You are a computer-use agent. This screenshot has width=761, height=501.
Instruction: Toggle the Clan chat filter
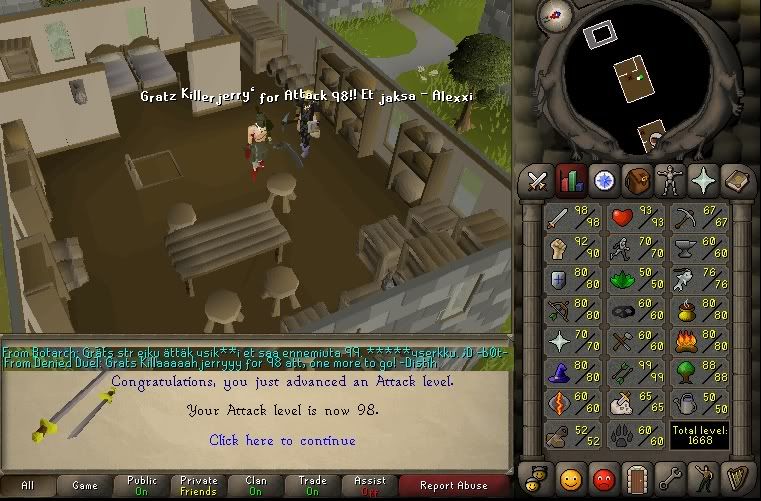coord(256,486)
